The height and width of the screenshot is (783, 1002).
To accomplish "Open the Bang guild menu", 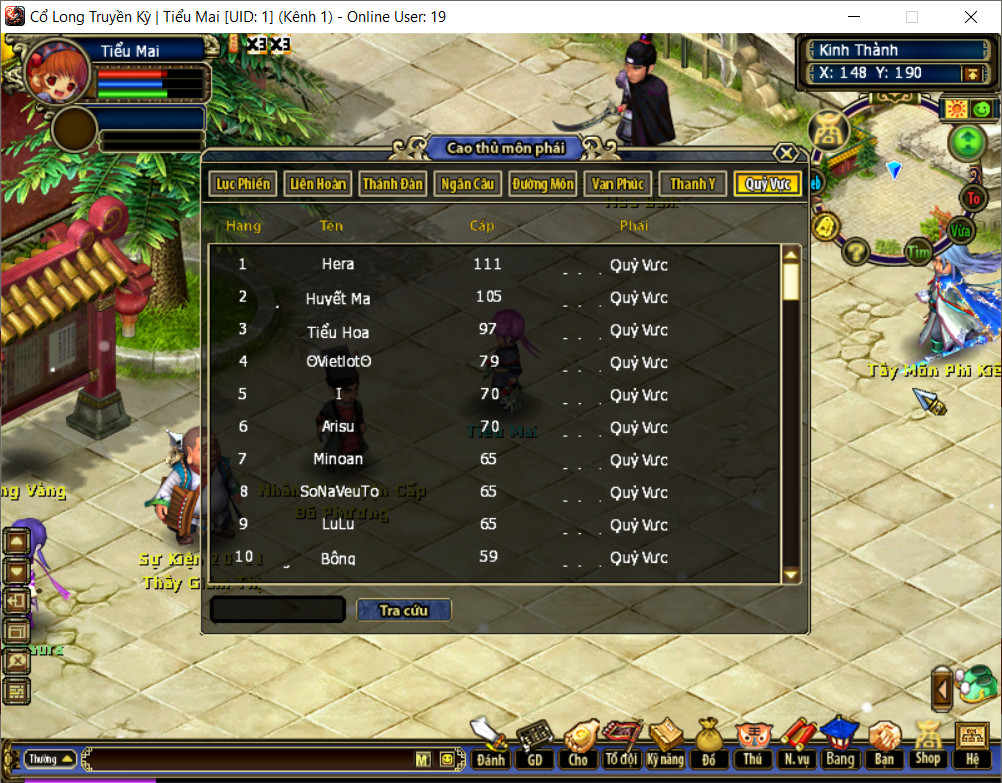I will [839, 745].
